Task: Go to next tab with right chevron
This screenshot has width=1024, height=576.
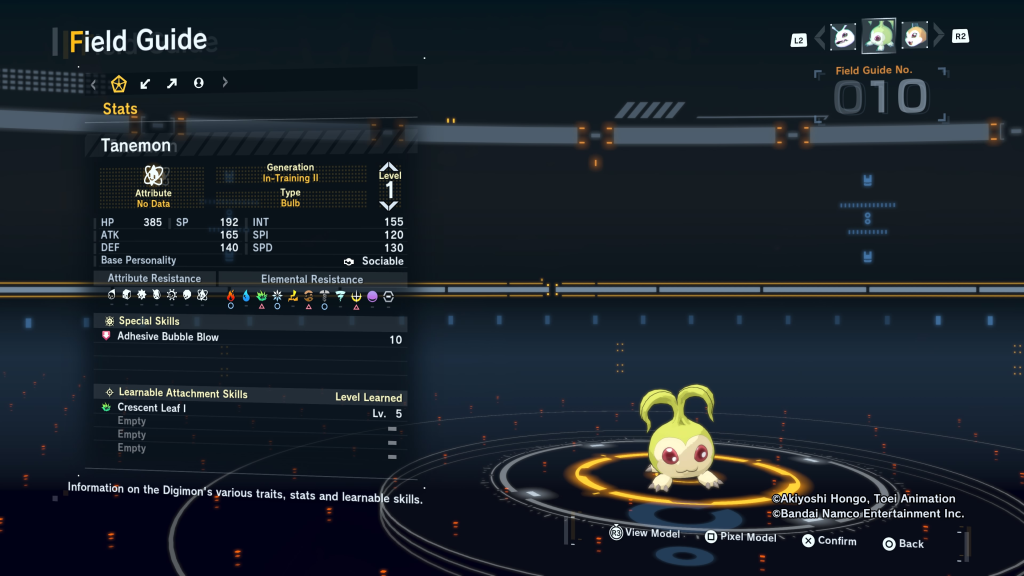Action: [x=225, y=83]
